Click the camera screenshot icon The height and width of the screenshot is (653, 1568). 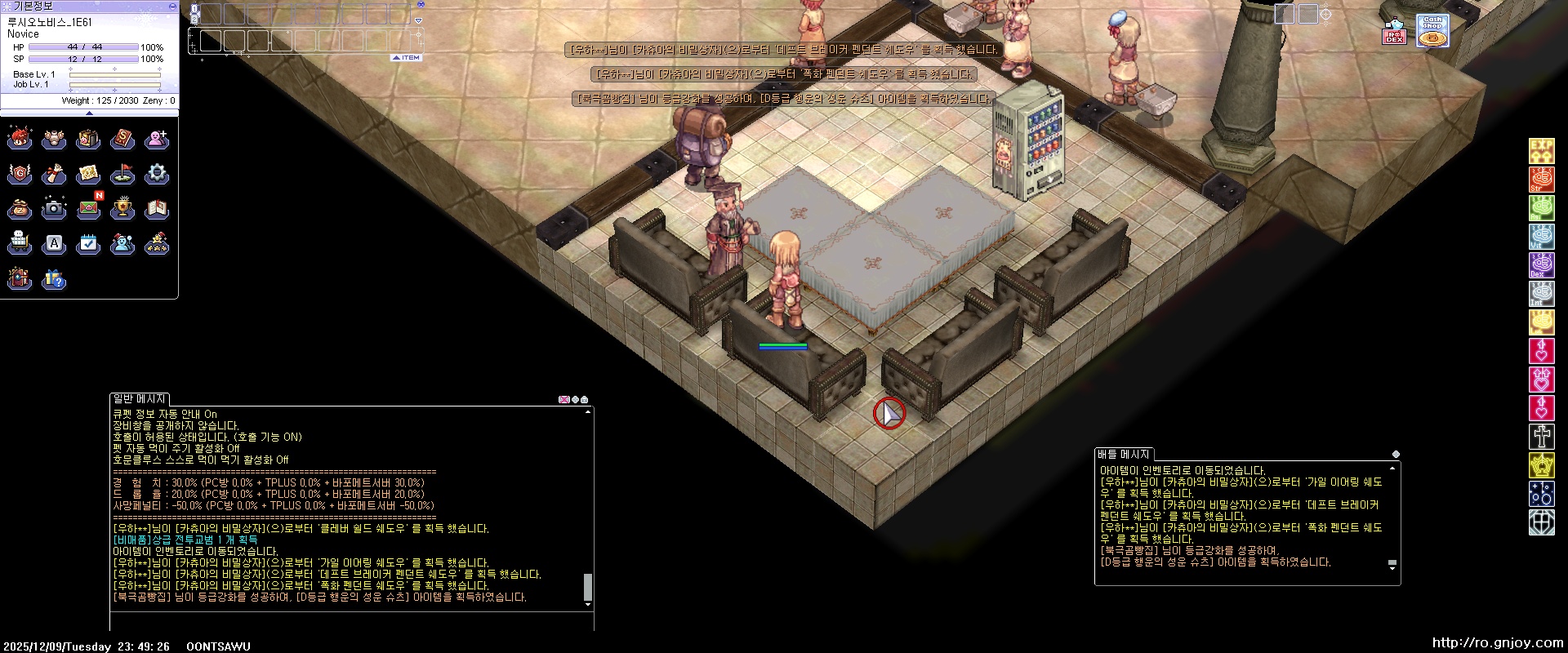point(54,209)
